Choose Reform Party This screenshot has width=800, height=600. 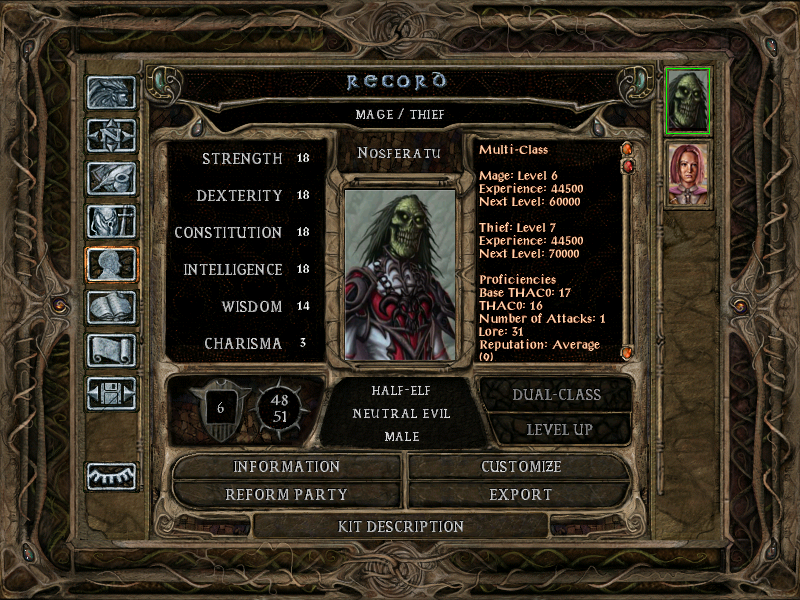pyautogui.click(x=287, y=495)
